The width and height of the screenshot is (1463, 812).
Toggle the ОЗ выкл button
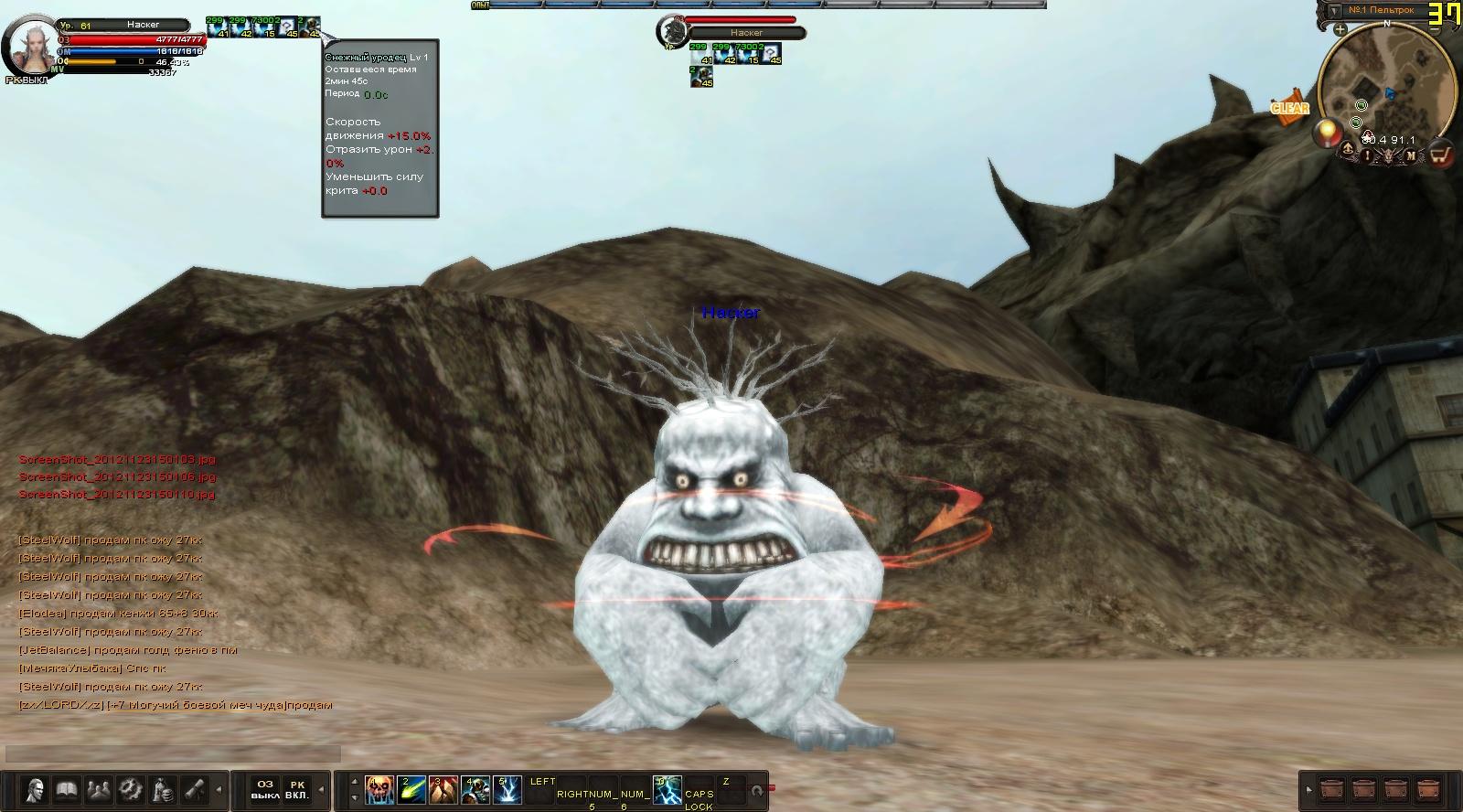point(265,790)
